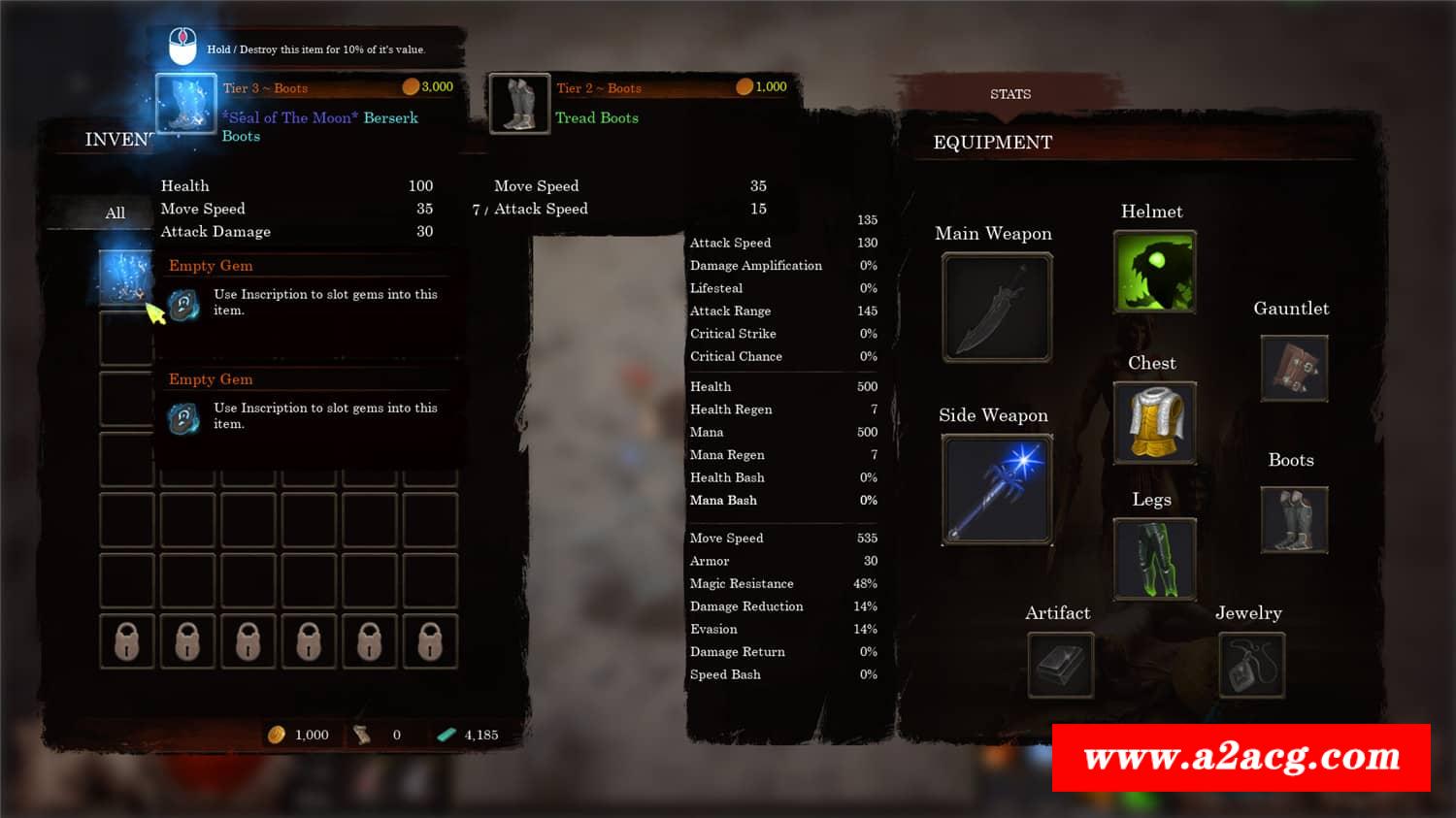Image resolution: width=1456 pixels, height=818 pixels.
Task: Click the equipped Boots slot
Action: point(1294,520)
